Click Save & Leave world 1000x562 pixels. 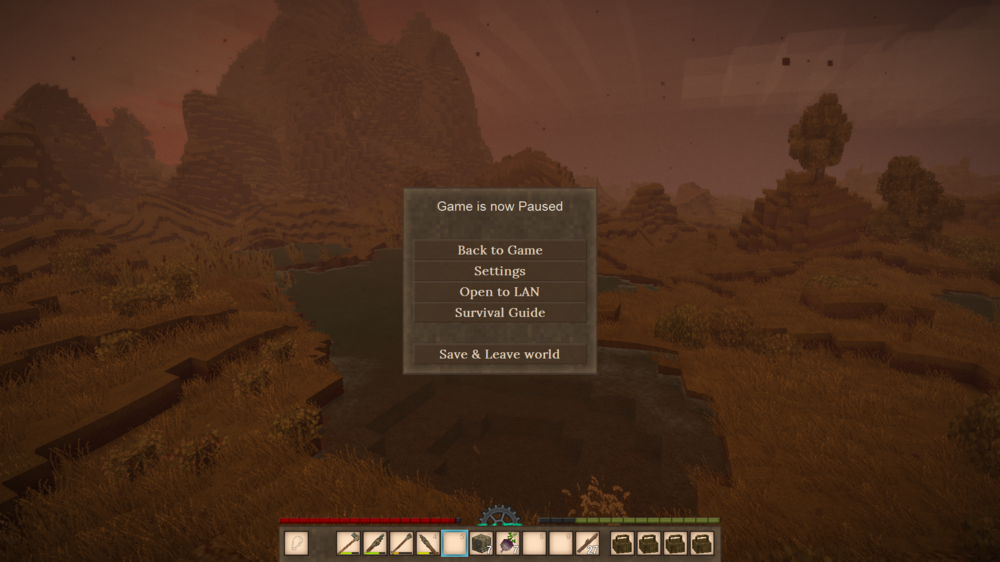point(499,354)
